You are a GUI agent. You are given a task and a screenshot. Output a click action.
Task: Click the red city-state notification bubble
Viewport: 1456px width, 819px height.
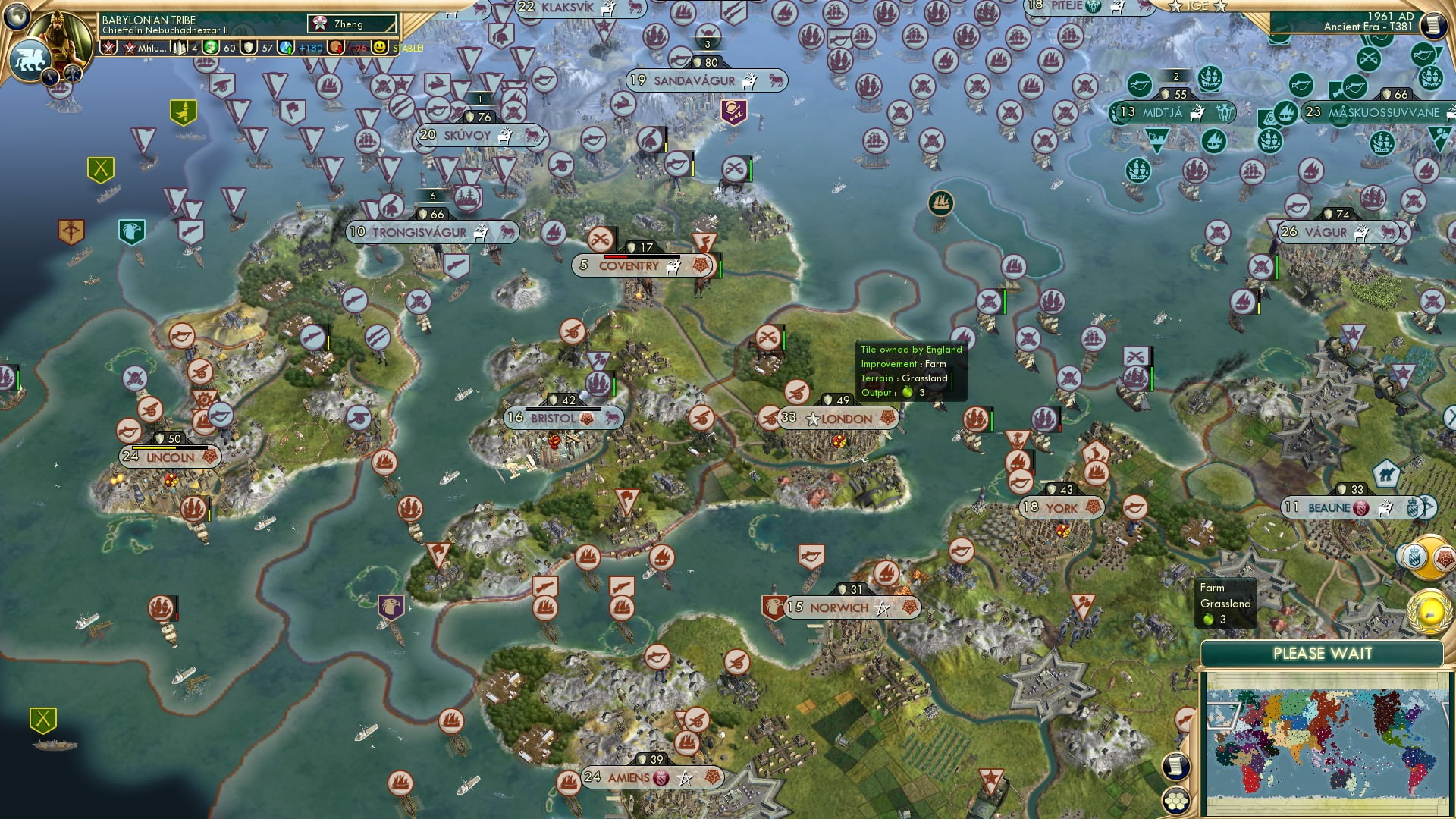tap(1444, 559)
